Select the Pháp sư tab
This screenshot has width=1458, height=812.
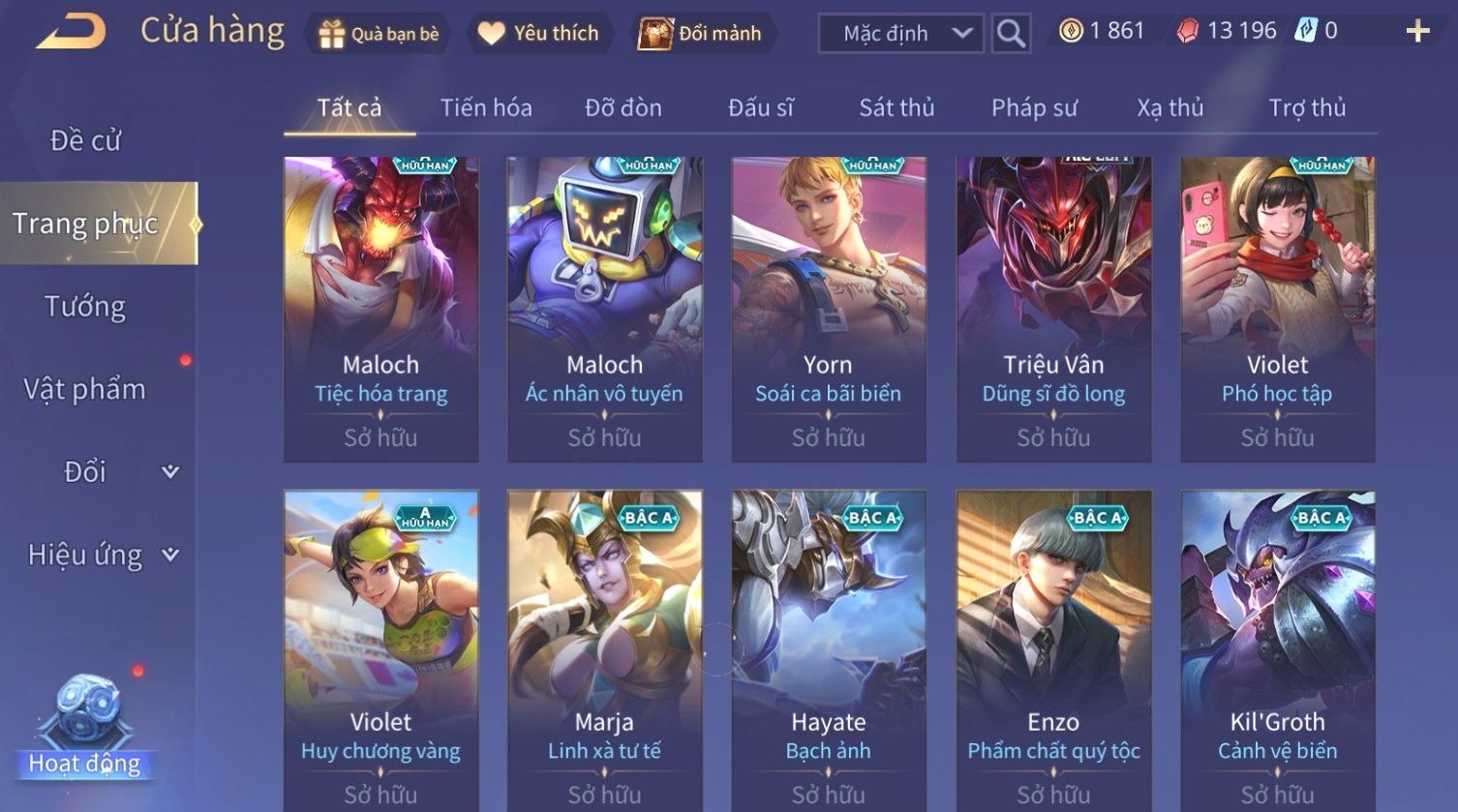tap(1034, 108)
